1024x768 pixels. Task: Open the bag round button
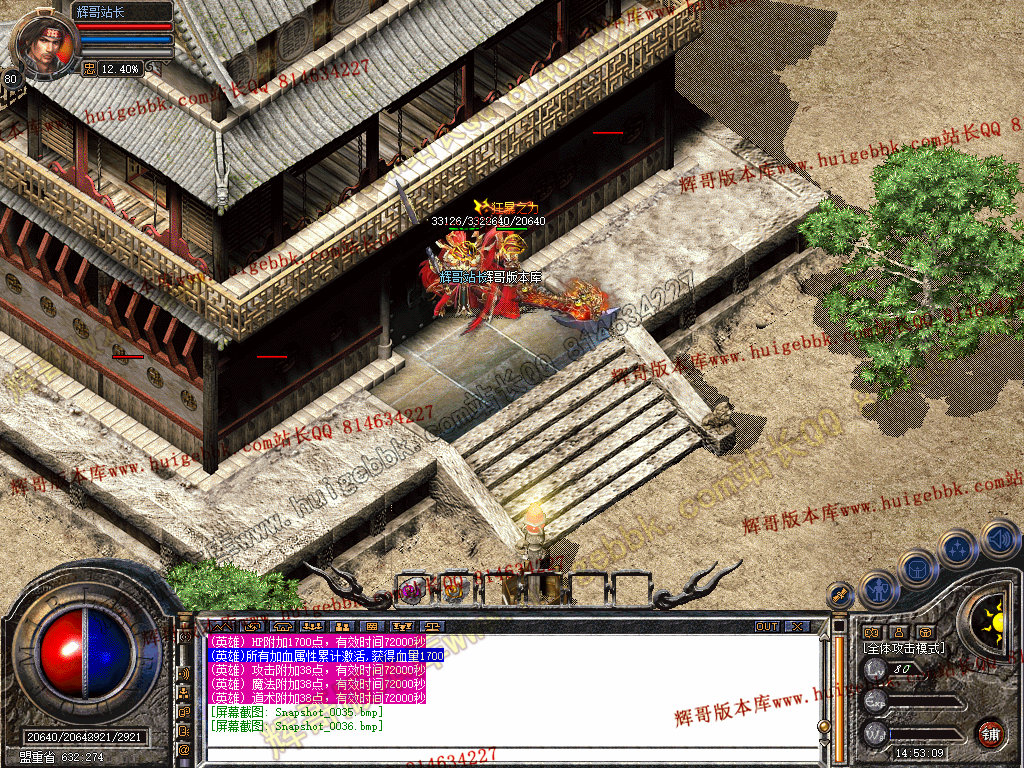point(917,567)
